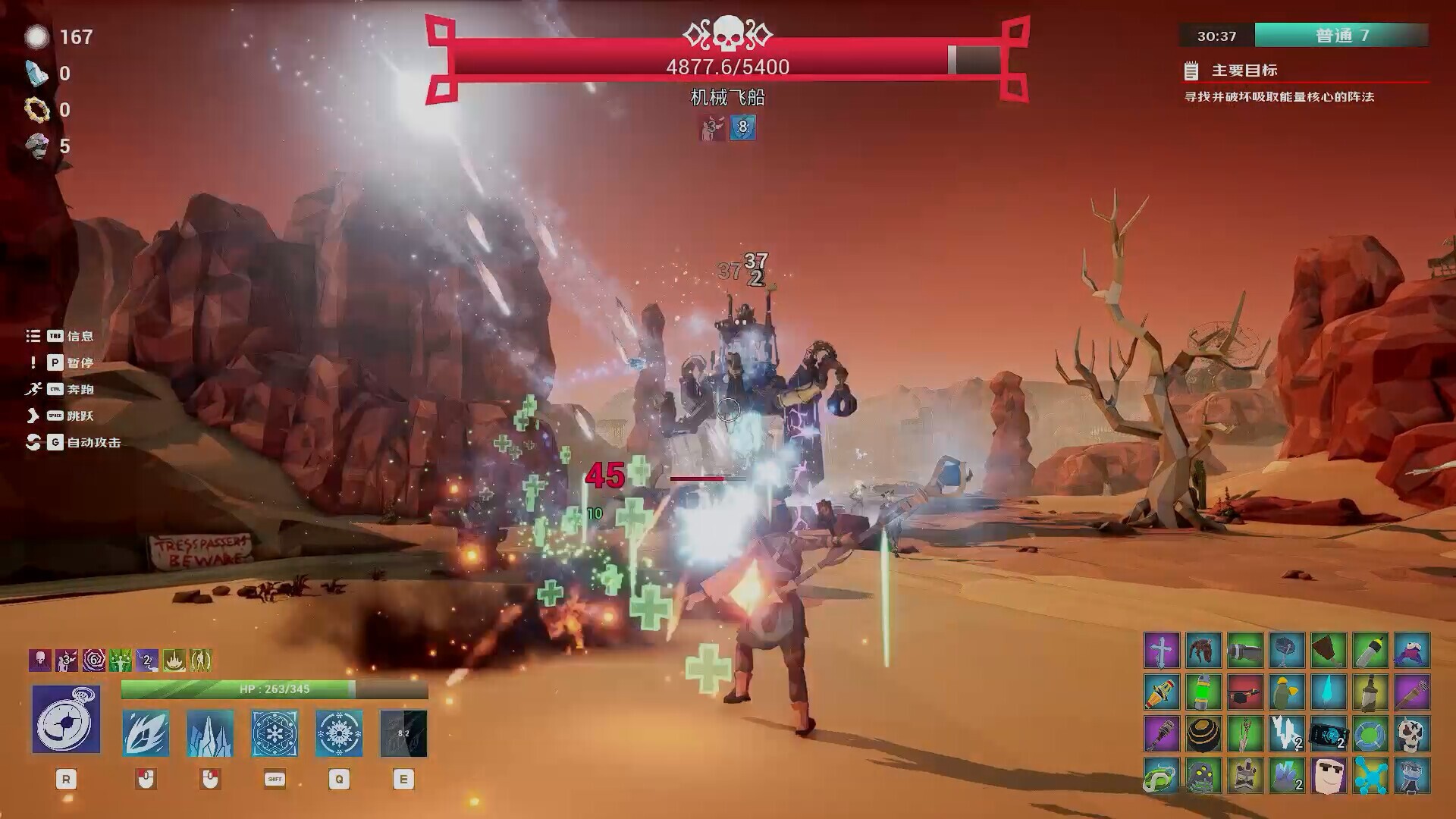1456x819 pixels.
Task: Open the 信息 (info) panel via TAB entry
Action: click(79, 337)
